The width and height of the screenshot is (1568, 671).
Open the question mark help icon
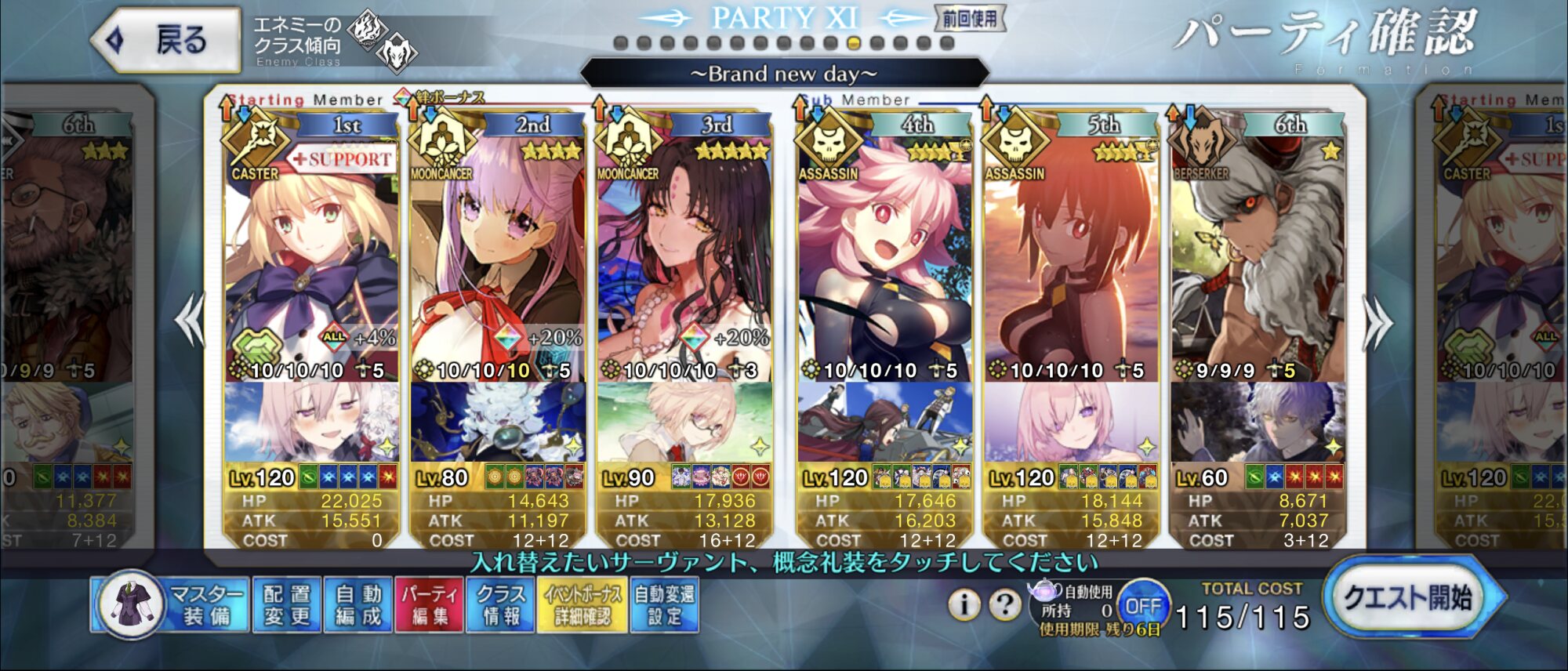coord(1004,604)
